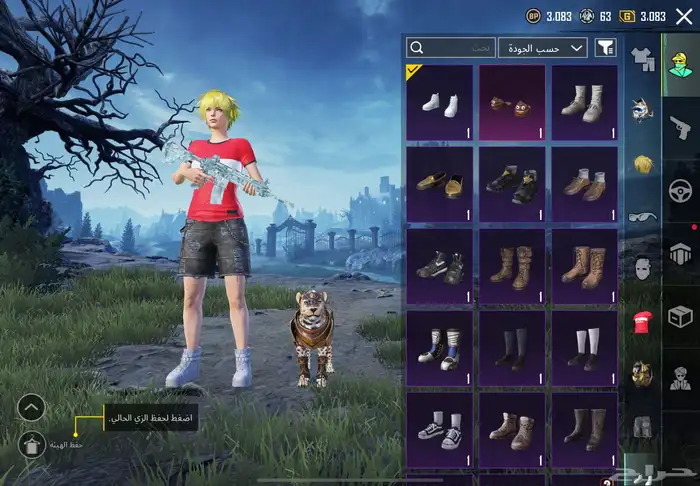
Task: Choose the blonde hair category
Action: tap(641, 162)
